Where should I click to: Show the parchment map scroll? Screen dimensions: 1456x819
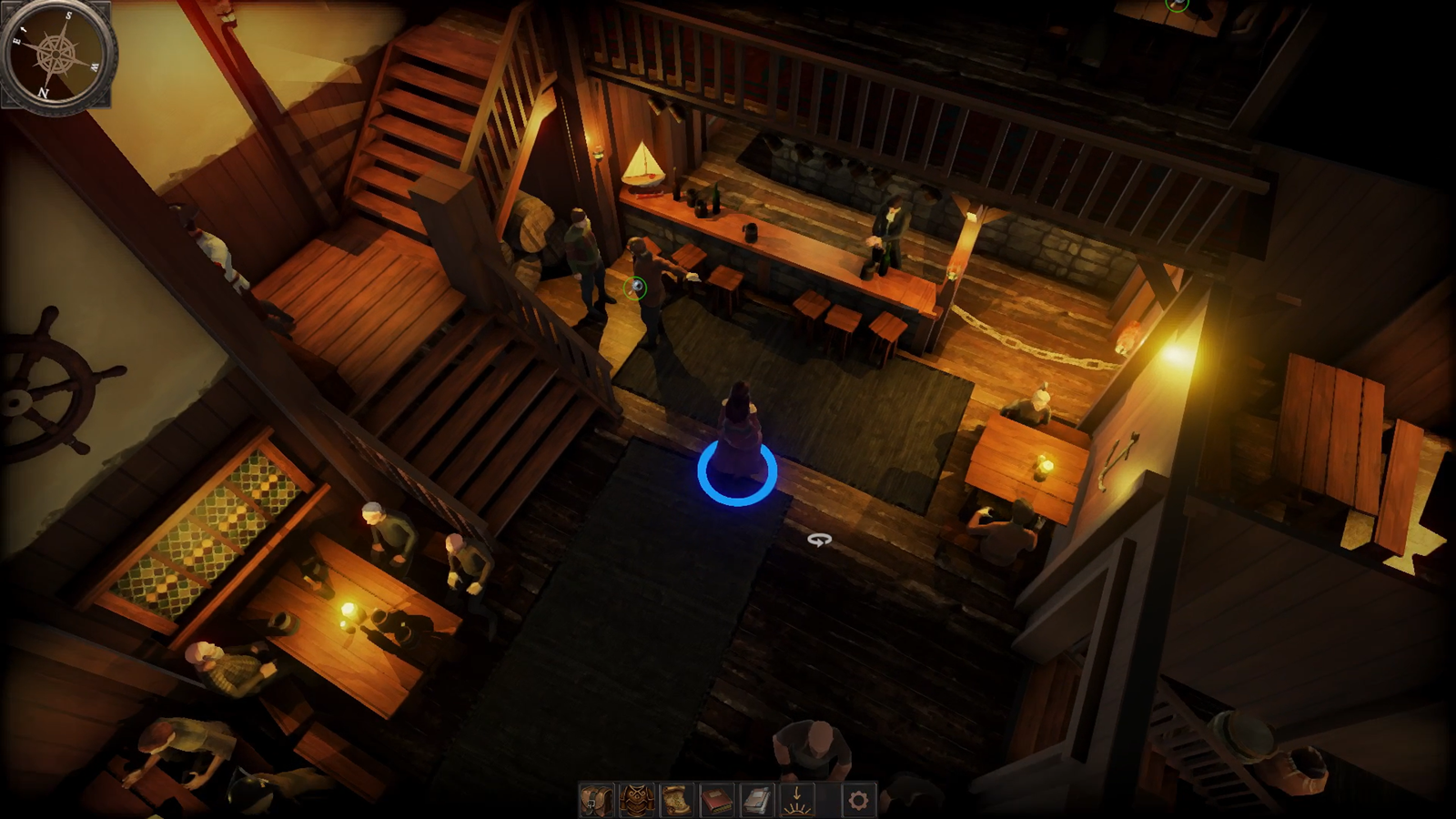pos(676,800)
